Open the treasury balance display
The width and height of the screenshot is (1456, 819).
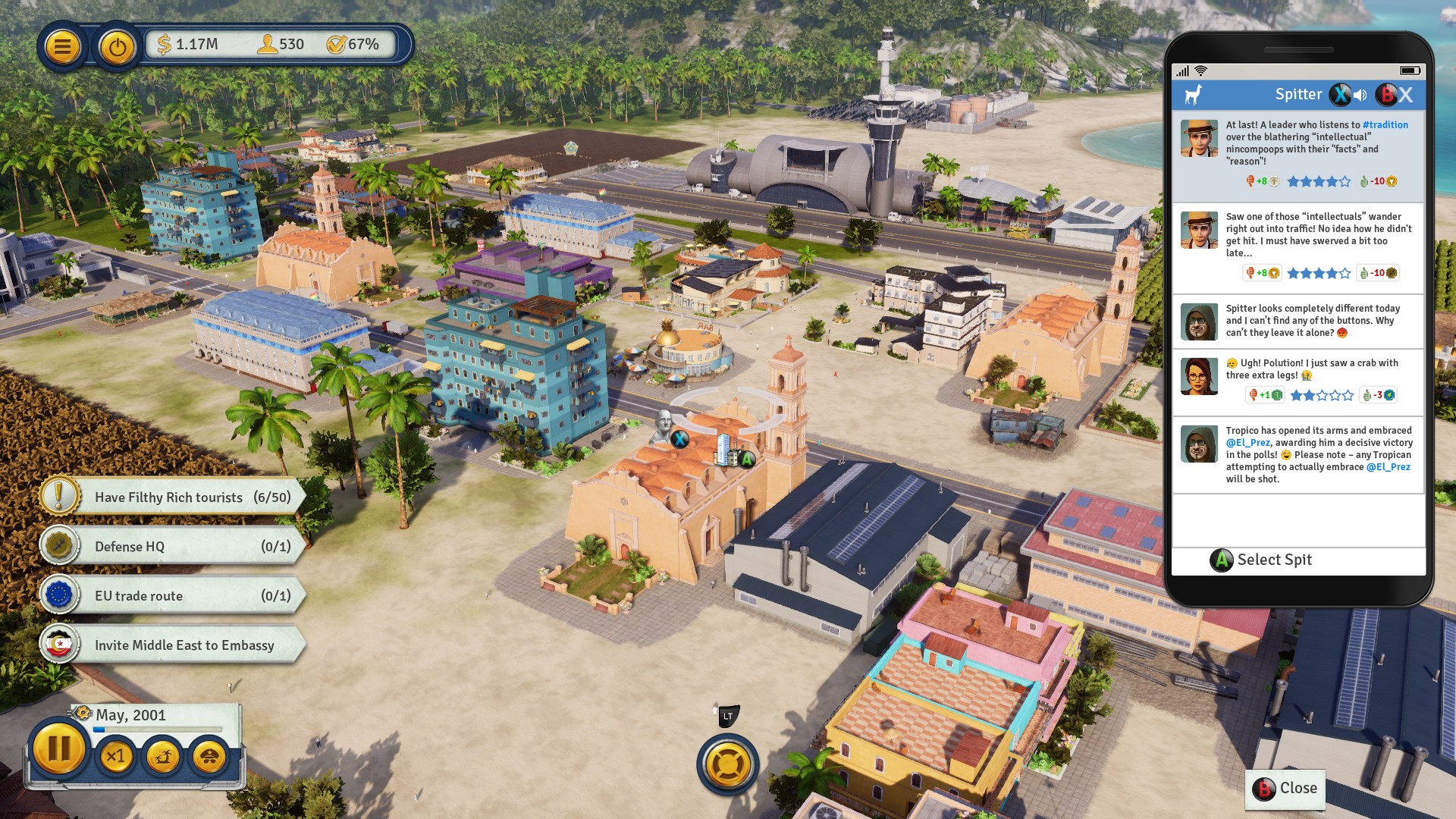coord(188,45)
